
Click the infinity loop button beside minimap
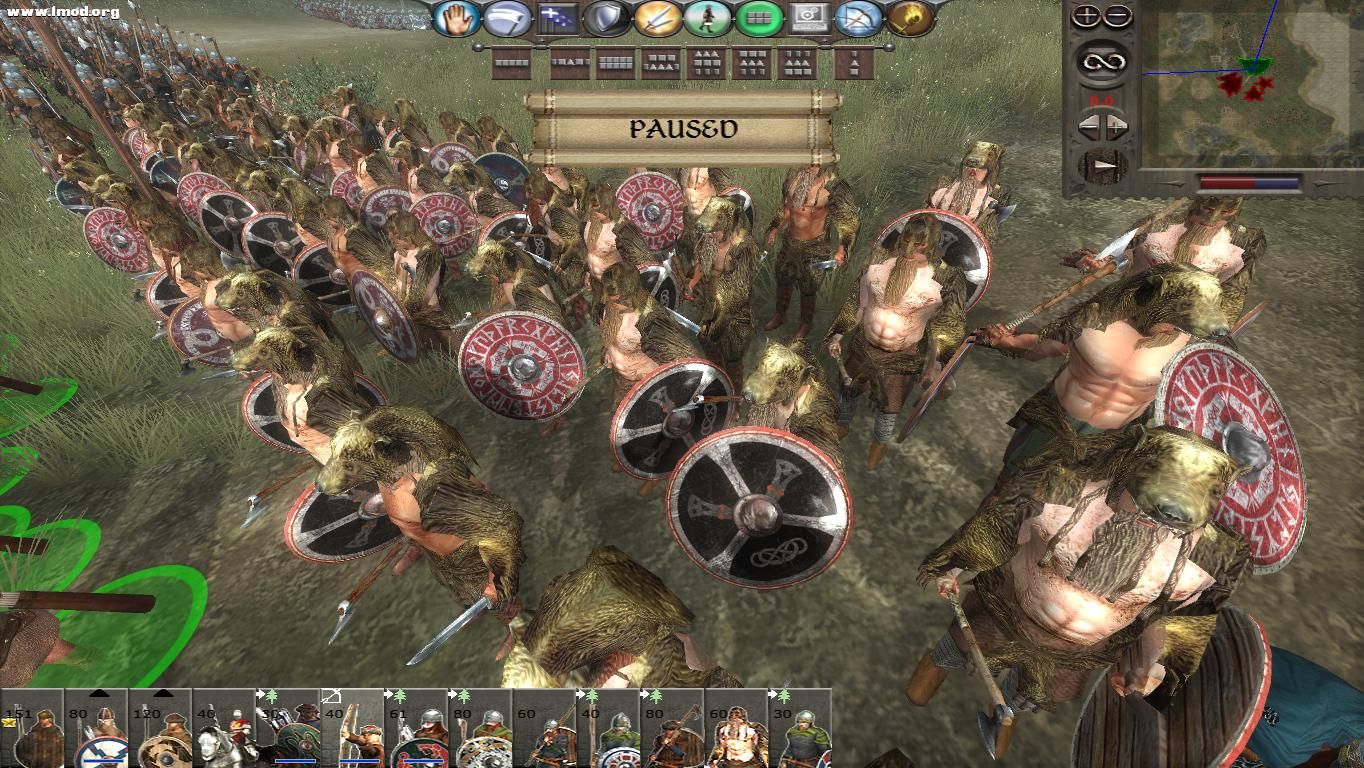[1101, 63]
